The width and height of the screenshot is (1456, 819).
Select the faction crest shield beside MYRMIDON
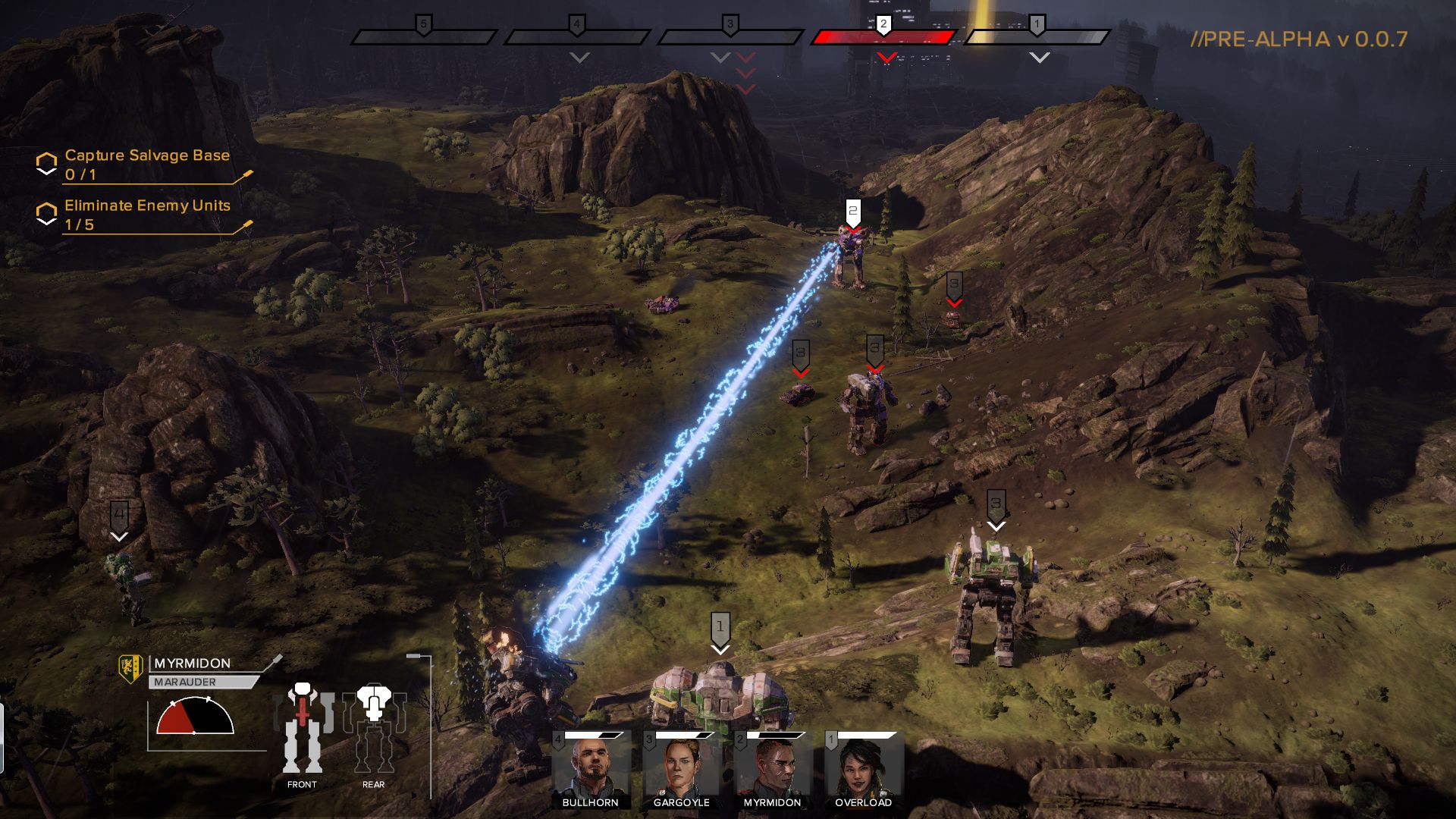click(130, 668)
